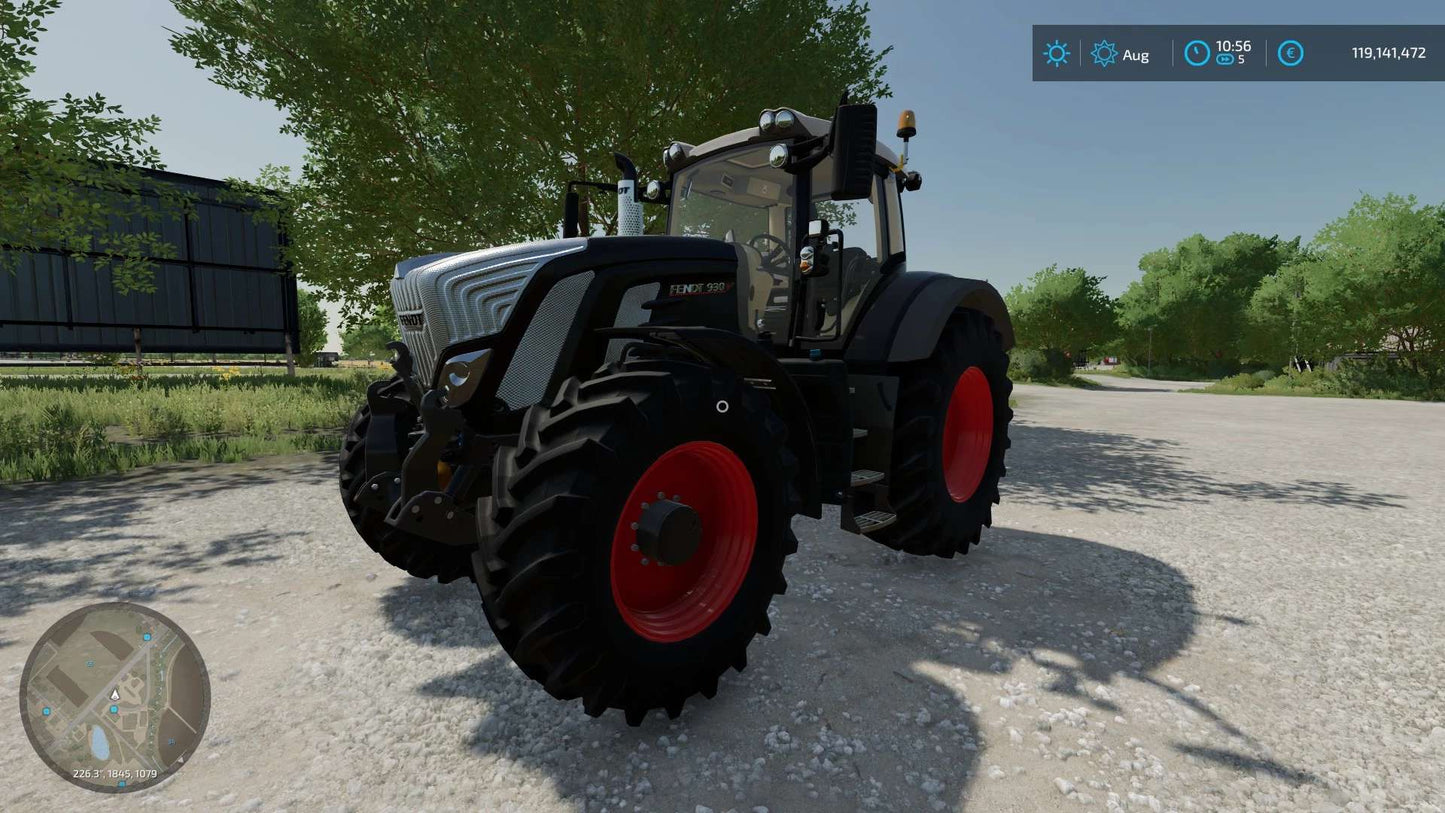Click the current weather sun icon

[x=1056, y=54]
